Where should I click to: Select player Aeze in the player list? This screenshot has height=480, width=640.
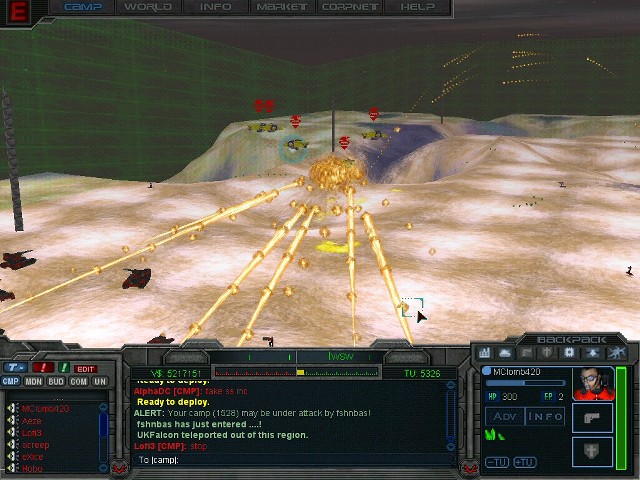tap(31, 421)
